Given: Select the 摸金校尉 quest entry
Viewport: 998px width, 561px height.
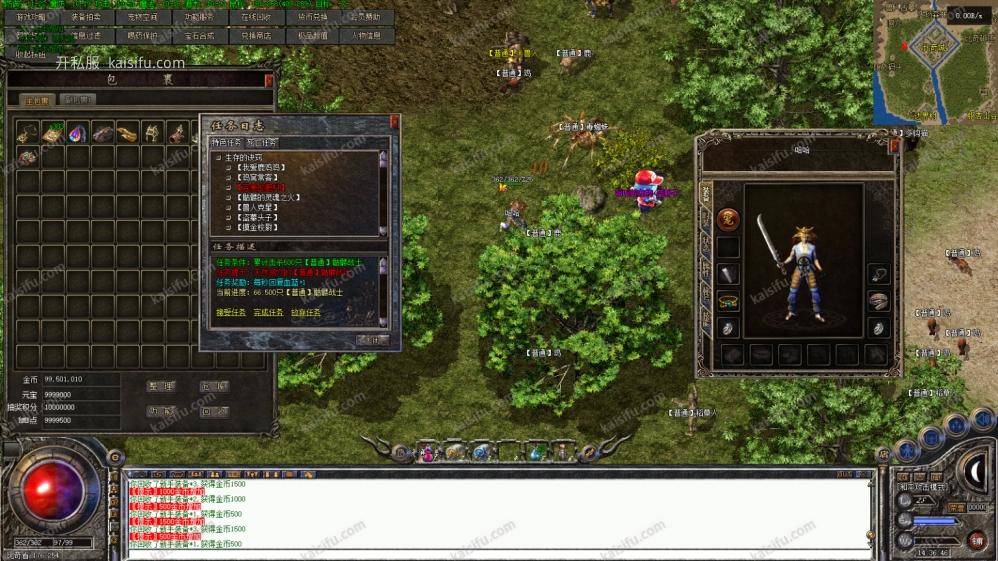Looking at the screenshot, I should click(x=258, y=227).
